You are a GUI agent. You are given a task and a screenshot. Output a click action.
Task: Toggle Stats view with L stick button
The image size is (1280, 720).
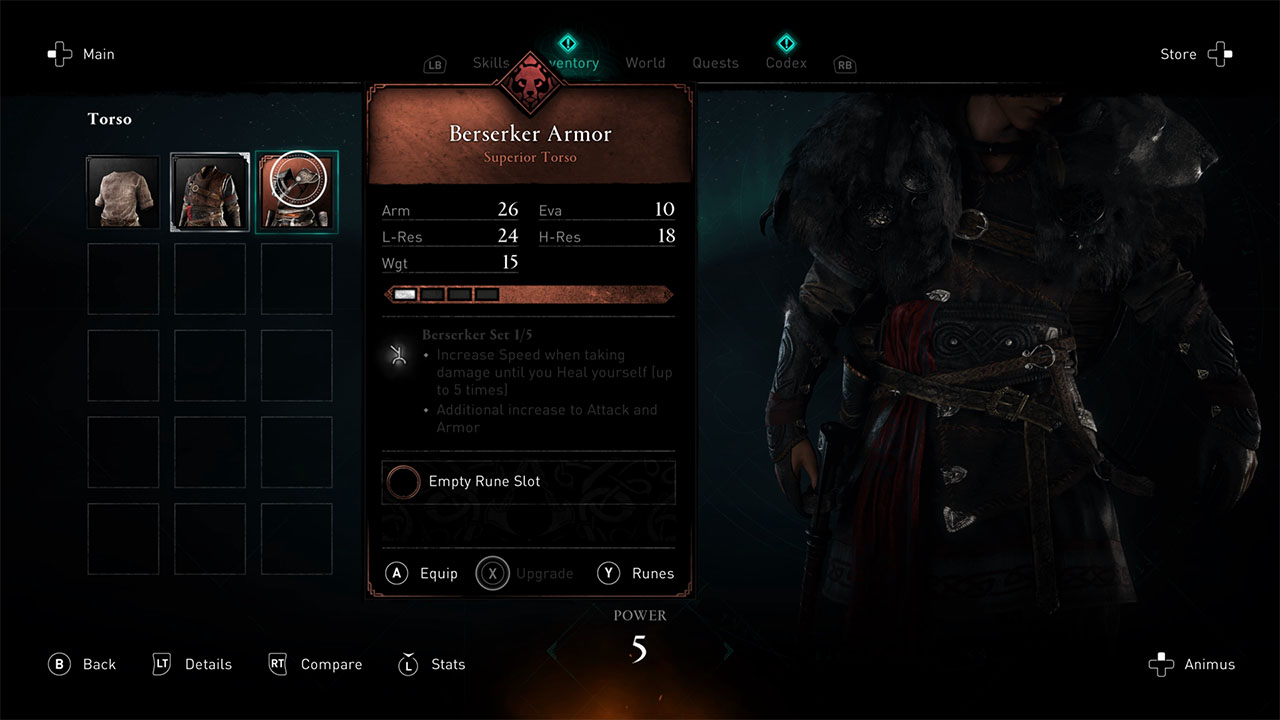coord(408,664)
